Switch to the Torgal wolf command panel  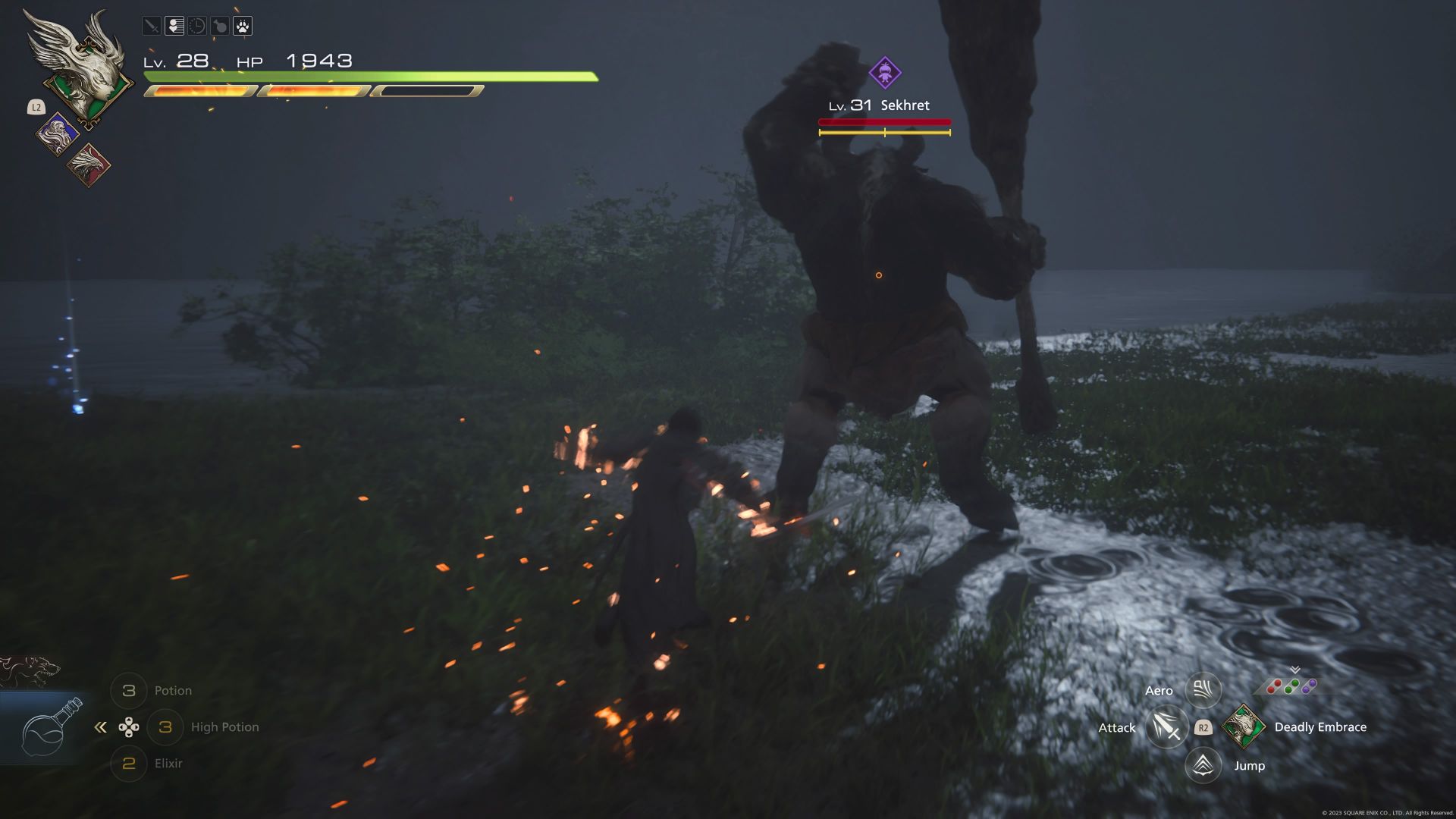(x=30, y=670)
